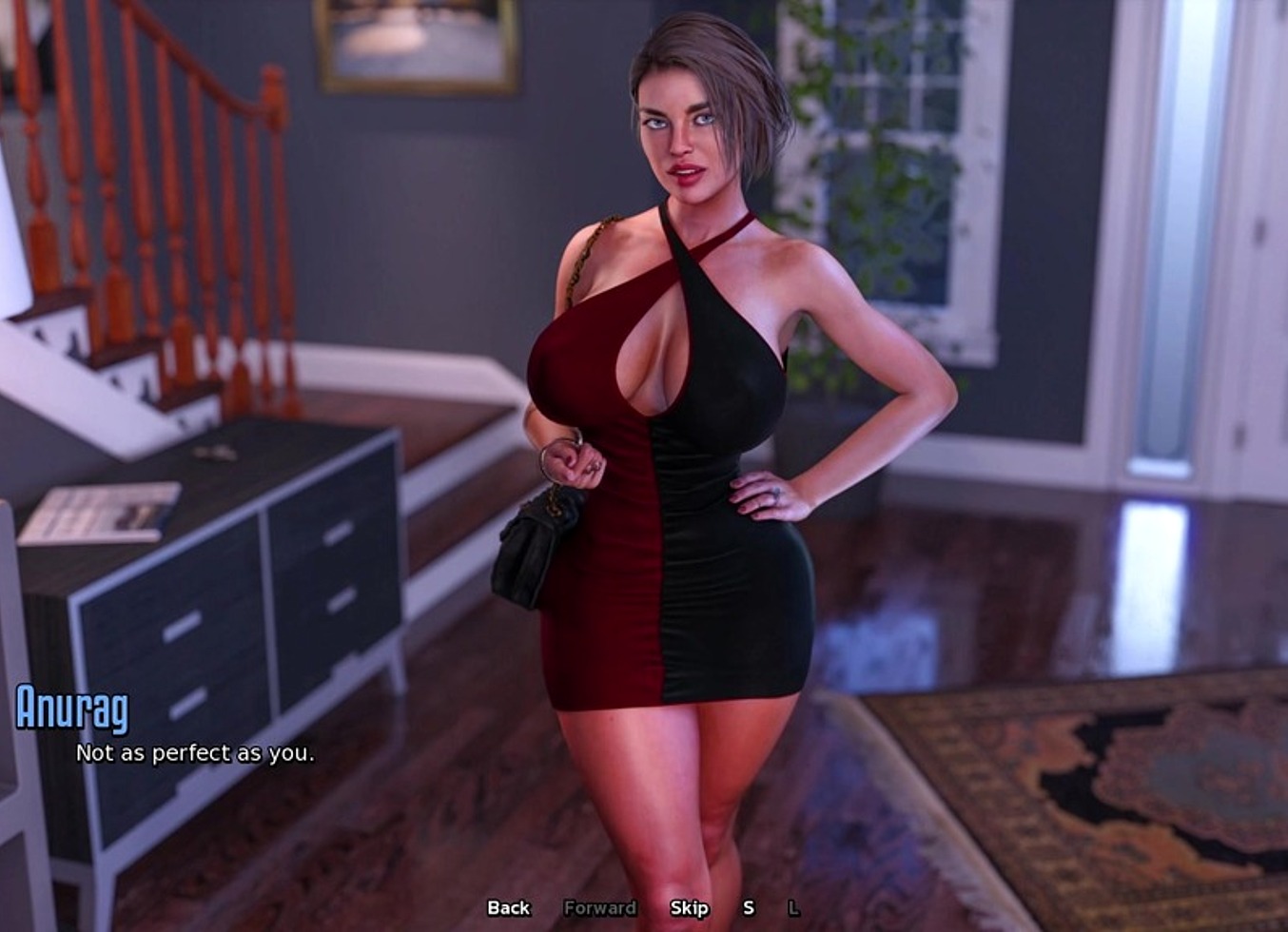Open the quick save via S shortcut
Image resolution: width=1288 pixels, height=932 pixels.
click(751, 909)
